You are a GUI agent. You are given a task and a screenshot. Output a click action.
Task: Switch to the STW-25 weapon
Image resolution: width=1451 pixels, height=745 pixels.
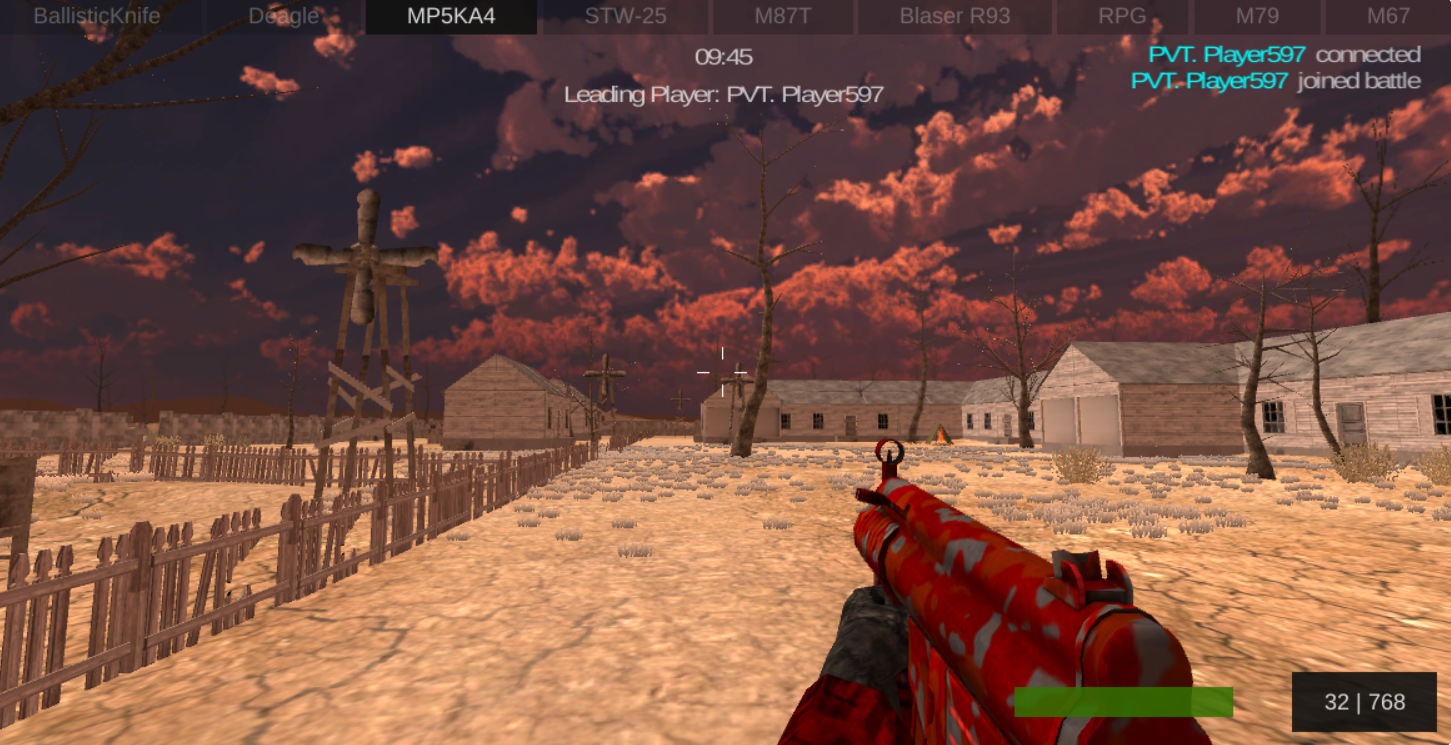[623, 16]
